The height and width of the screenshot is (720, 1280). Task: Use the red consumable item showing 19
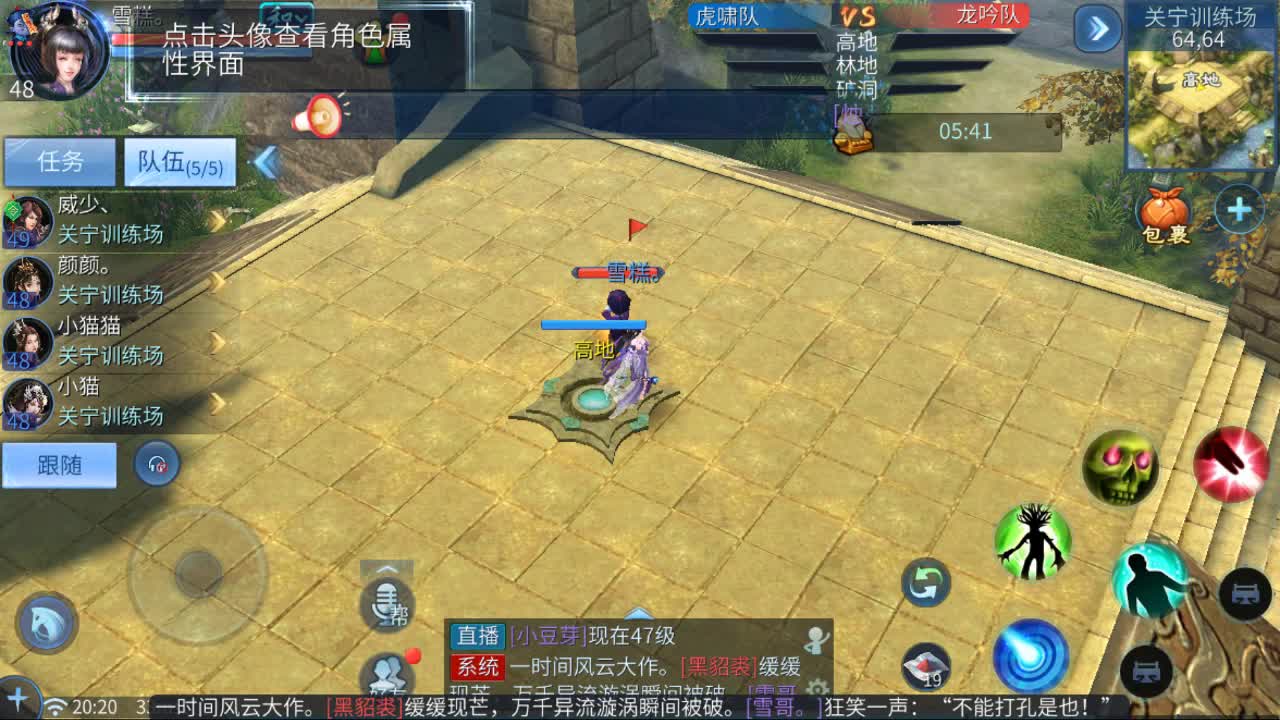point(925,664)
